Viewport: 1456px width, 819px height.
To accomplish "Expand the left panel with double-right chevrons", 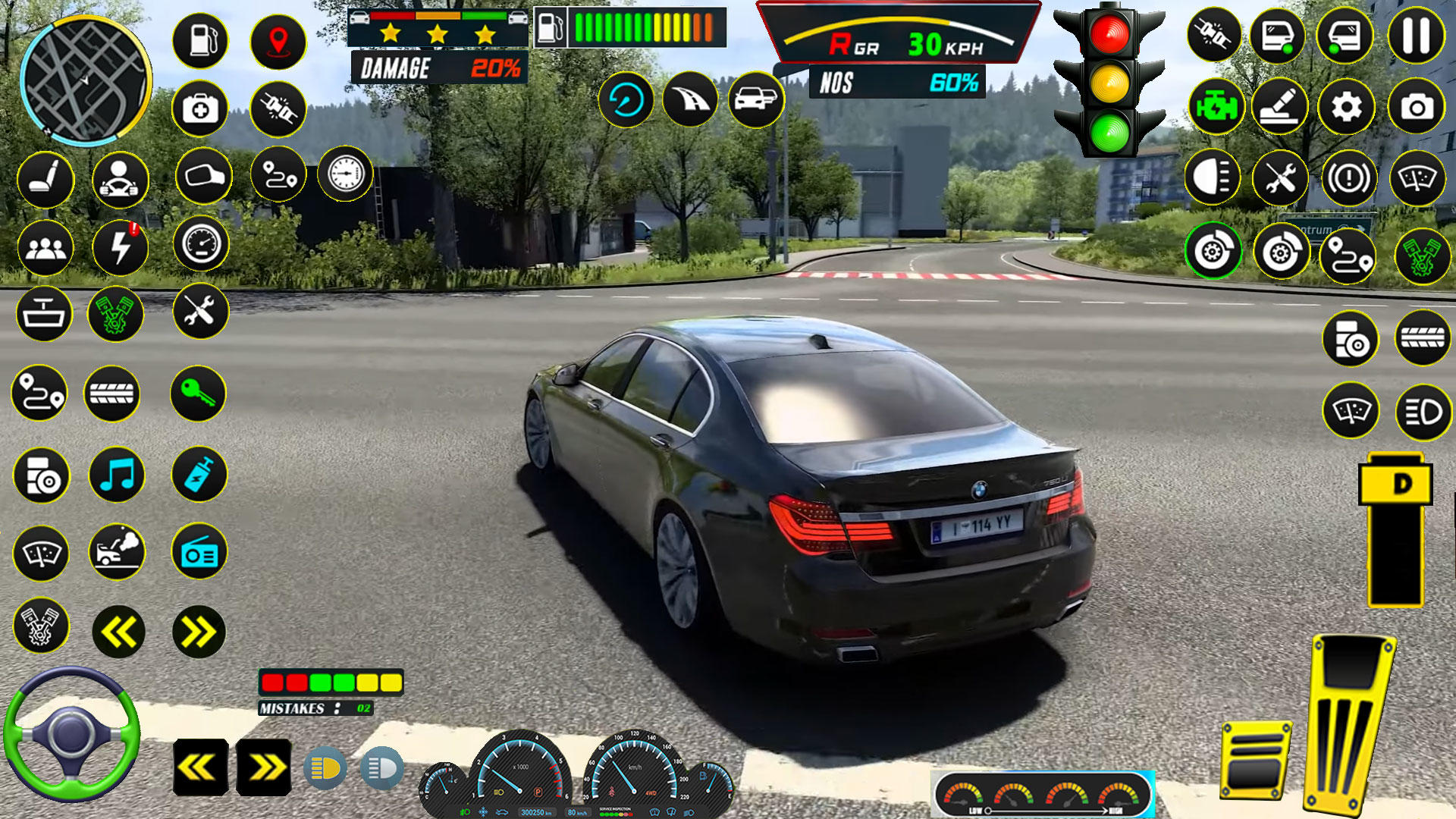I will pos(199,629).
